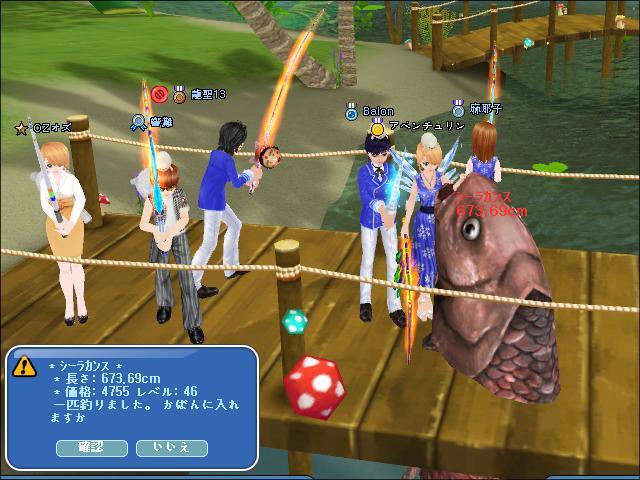Decline with the いいえ button
This screenshot has width=640, height=480.
pyautogui.click(x=171, y=447)
